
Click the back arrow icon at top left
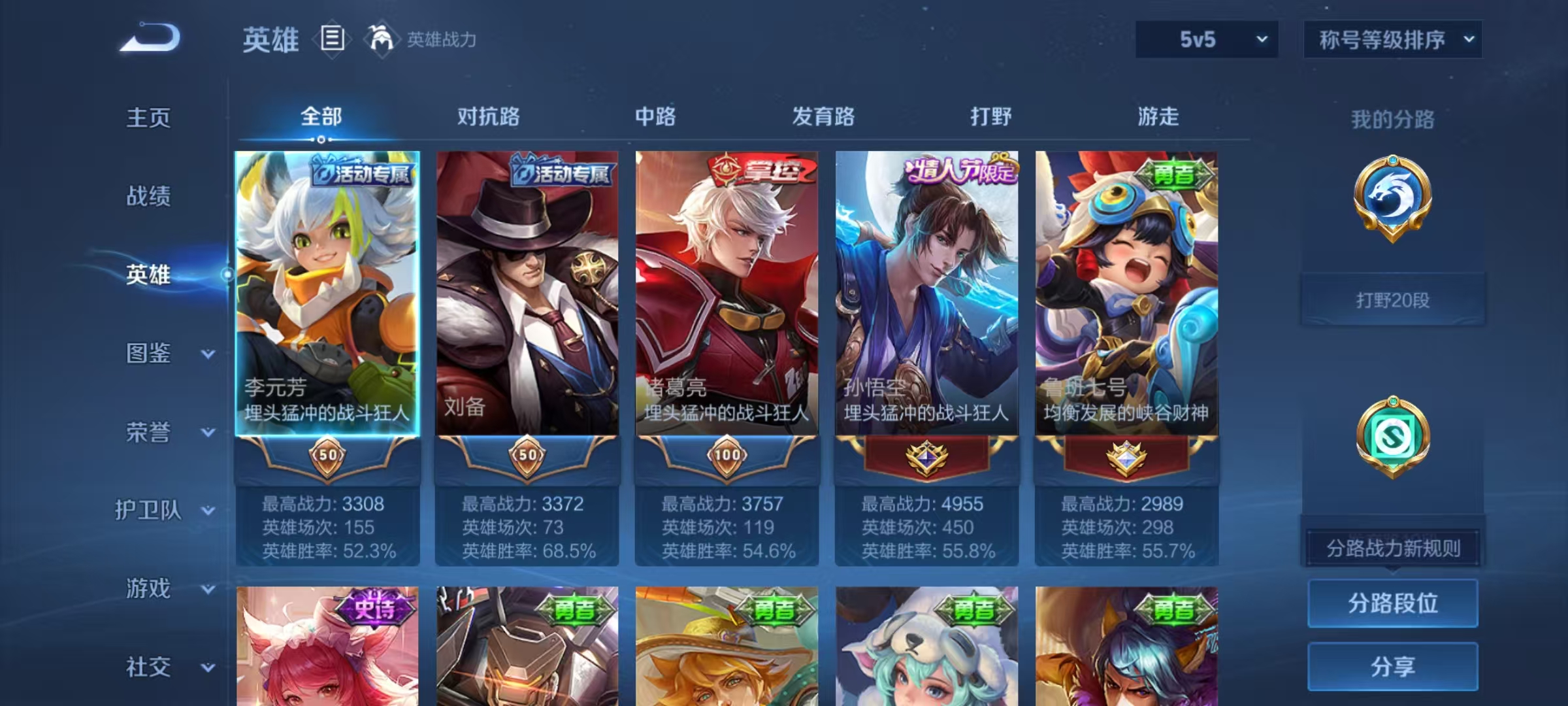147,36
